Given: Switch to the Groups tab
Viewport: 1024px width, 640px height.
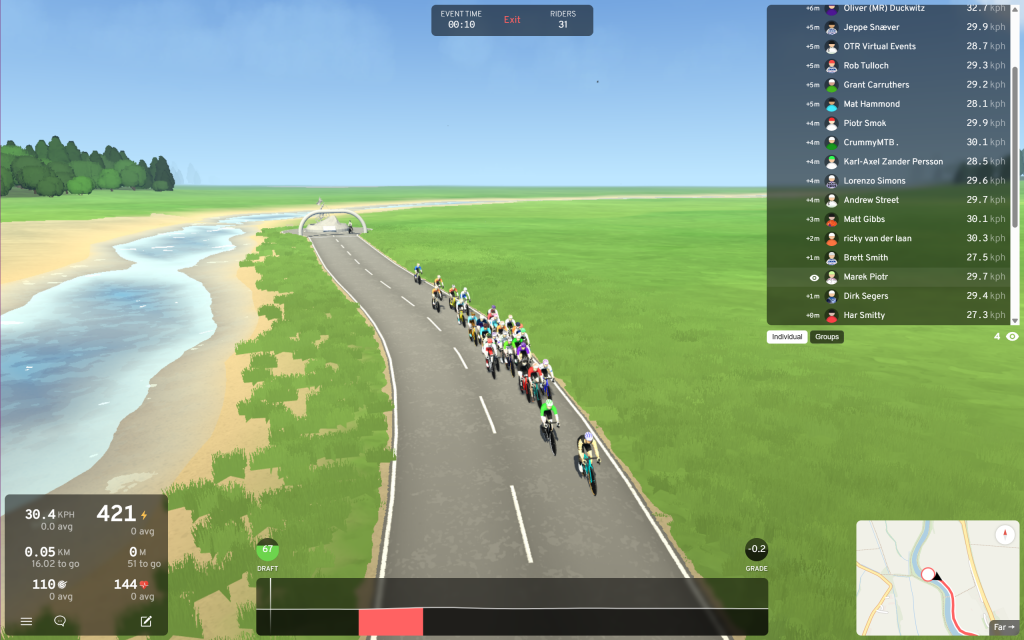Looking at the screenshot, I should 827,337.
